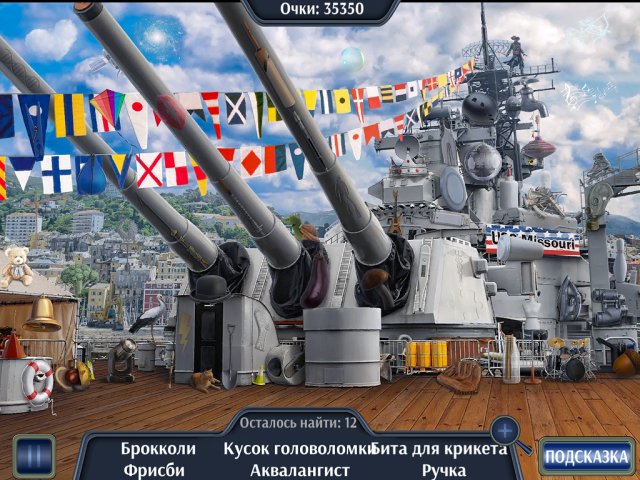
Task: Select Бита для крикета list entry
Action: (440, 449)
